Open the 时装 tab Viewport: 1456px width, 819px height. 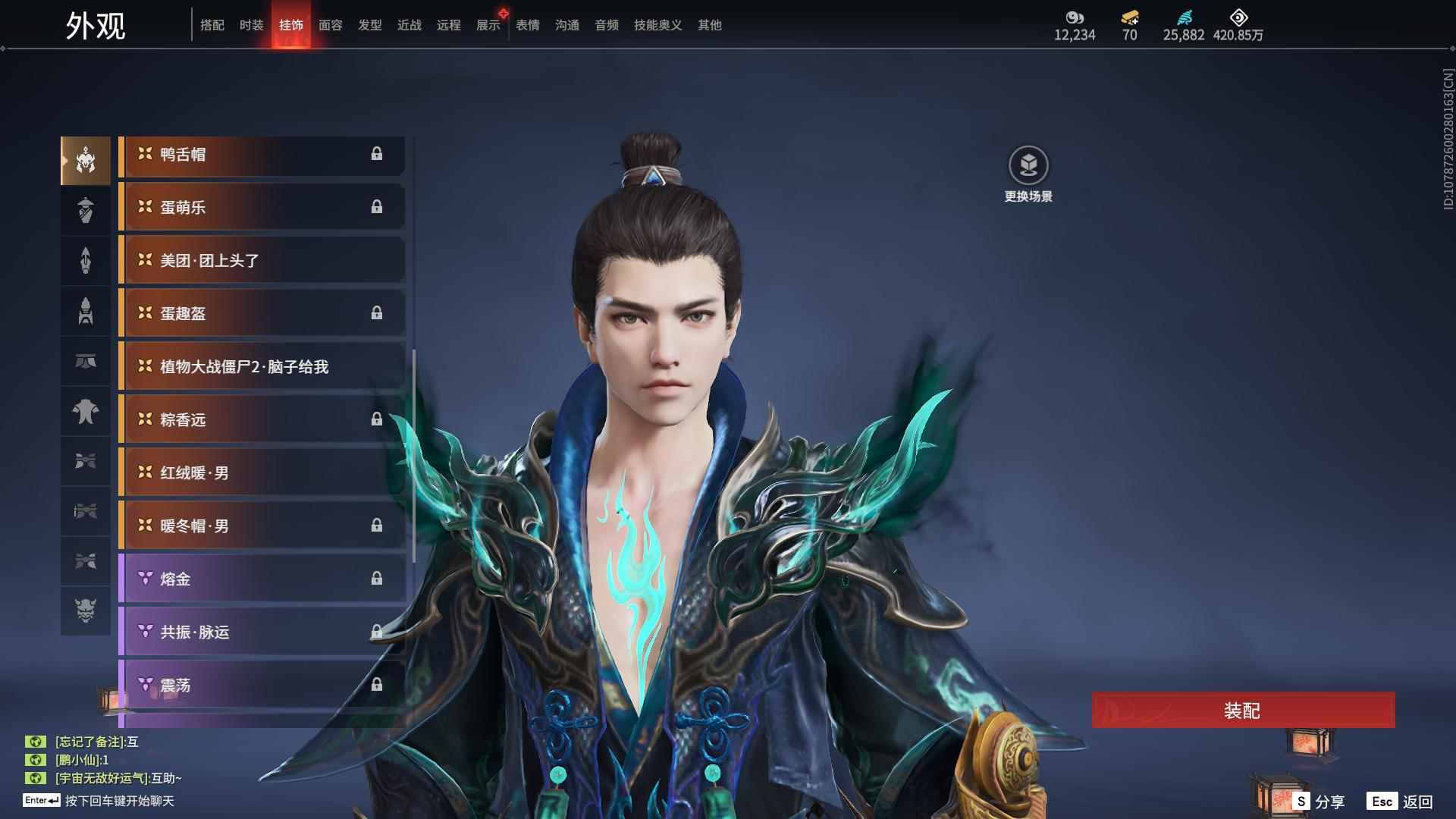(252, 25)
